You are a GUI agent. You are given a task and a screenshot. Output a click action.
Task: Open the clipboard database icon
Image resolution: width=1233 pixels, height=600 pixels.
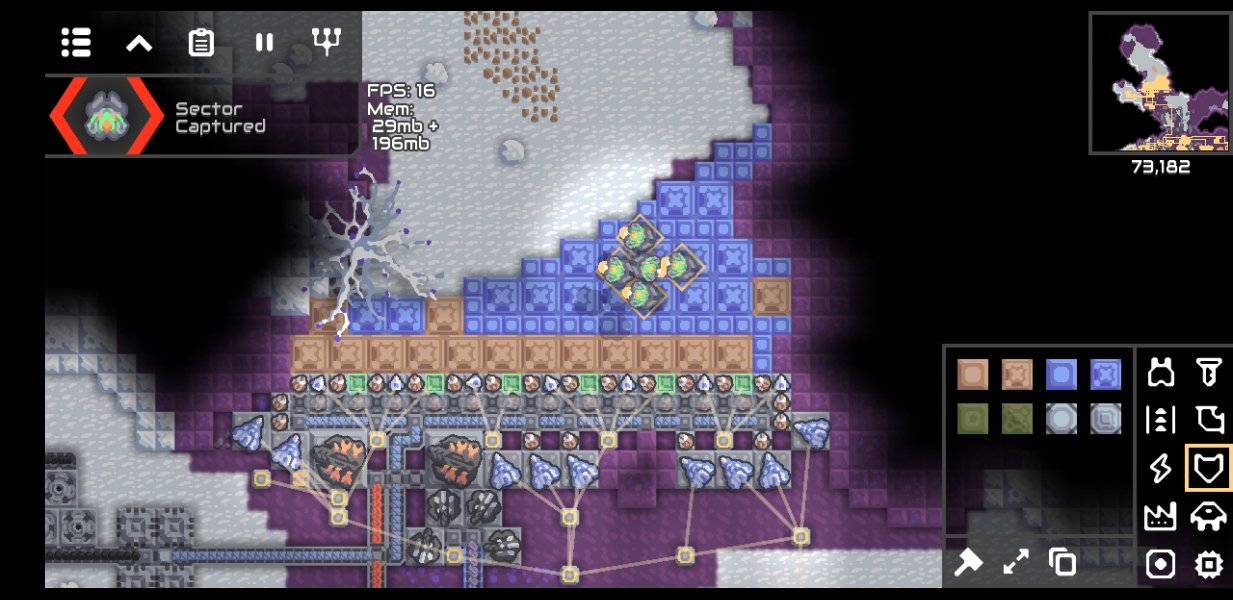(201, 42)
